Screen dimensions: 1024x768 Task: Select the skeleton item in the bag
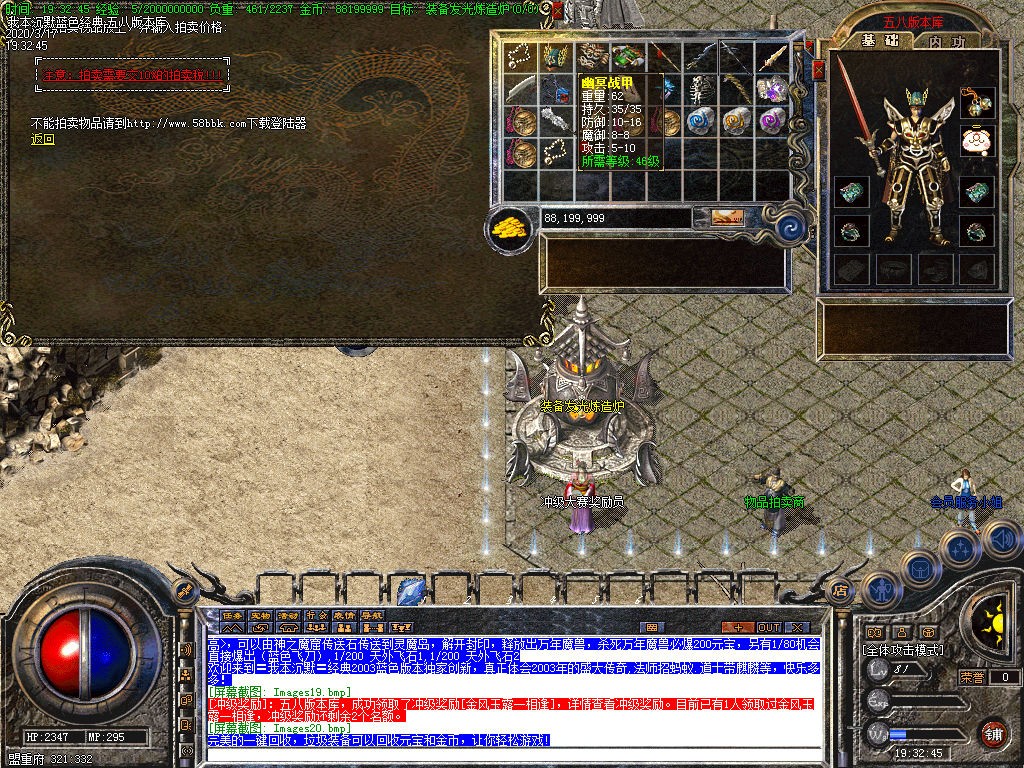tap(700, 88)
